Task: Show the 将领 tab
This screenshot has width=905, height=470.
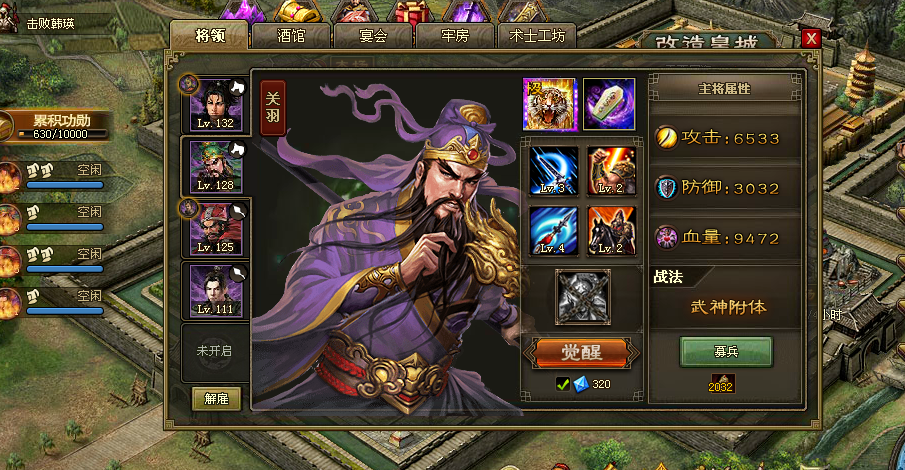Action: 209,36
